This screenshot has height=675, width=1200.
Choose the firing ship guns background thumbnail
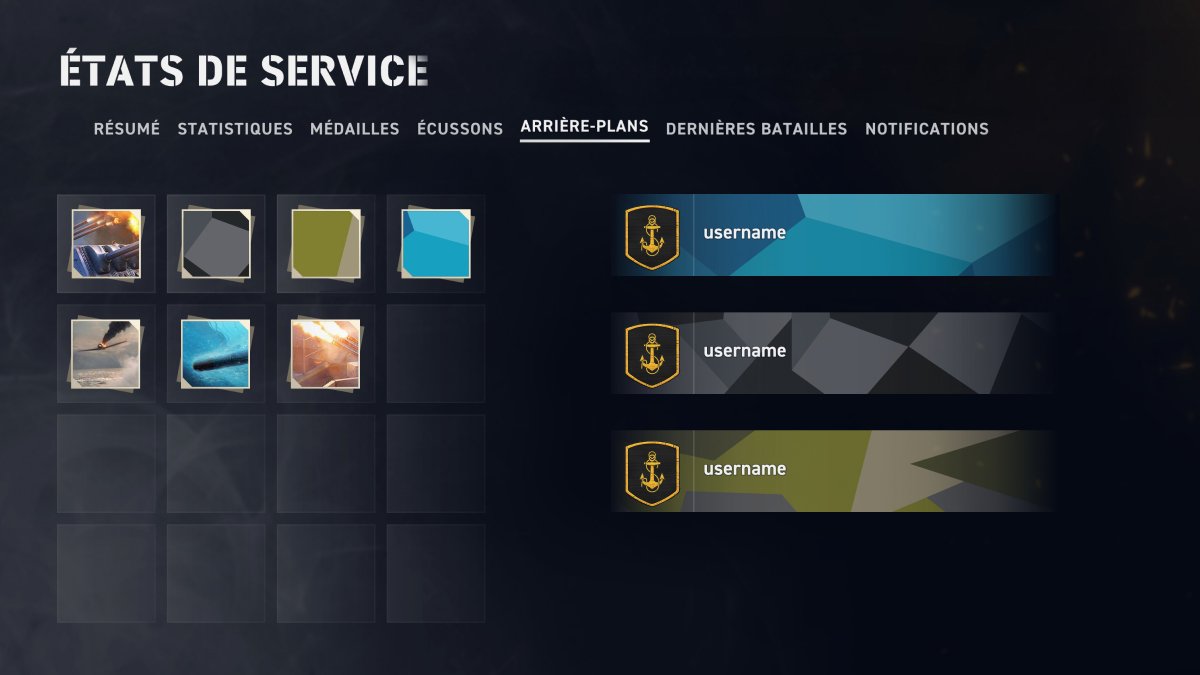coord(106,243)
